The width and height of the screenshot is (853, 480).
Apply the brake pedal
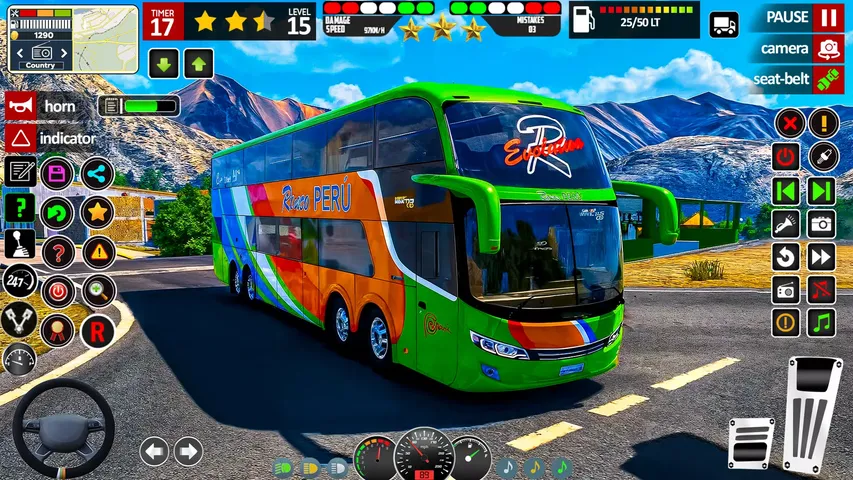[x=750, y=442]
